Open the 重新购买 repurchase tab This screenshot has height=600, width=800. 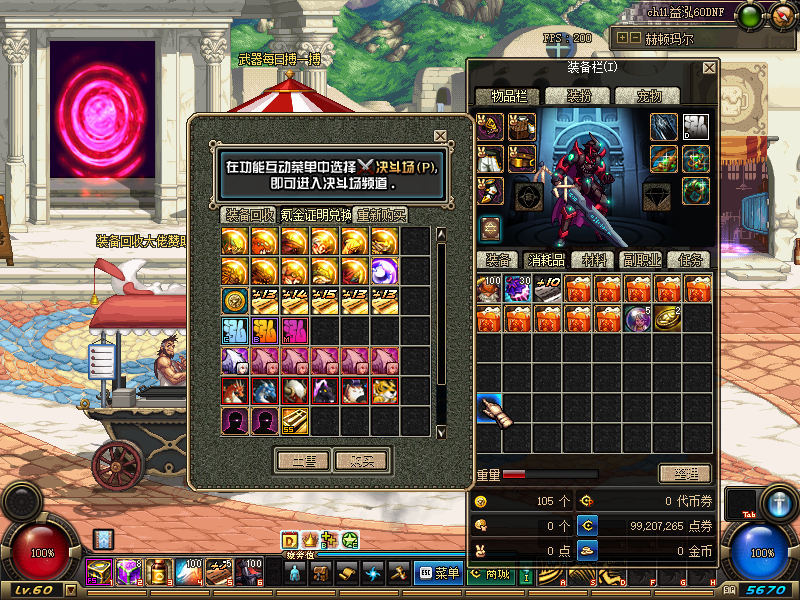(382, 215)
